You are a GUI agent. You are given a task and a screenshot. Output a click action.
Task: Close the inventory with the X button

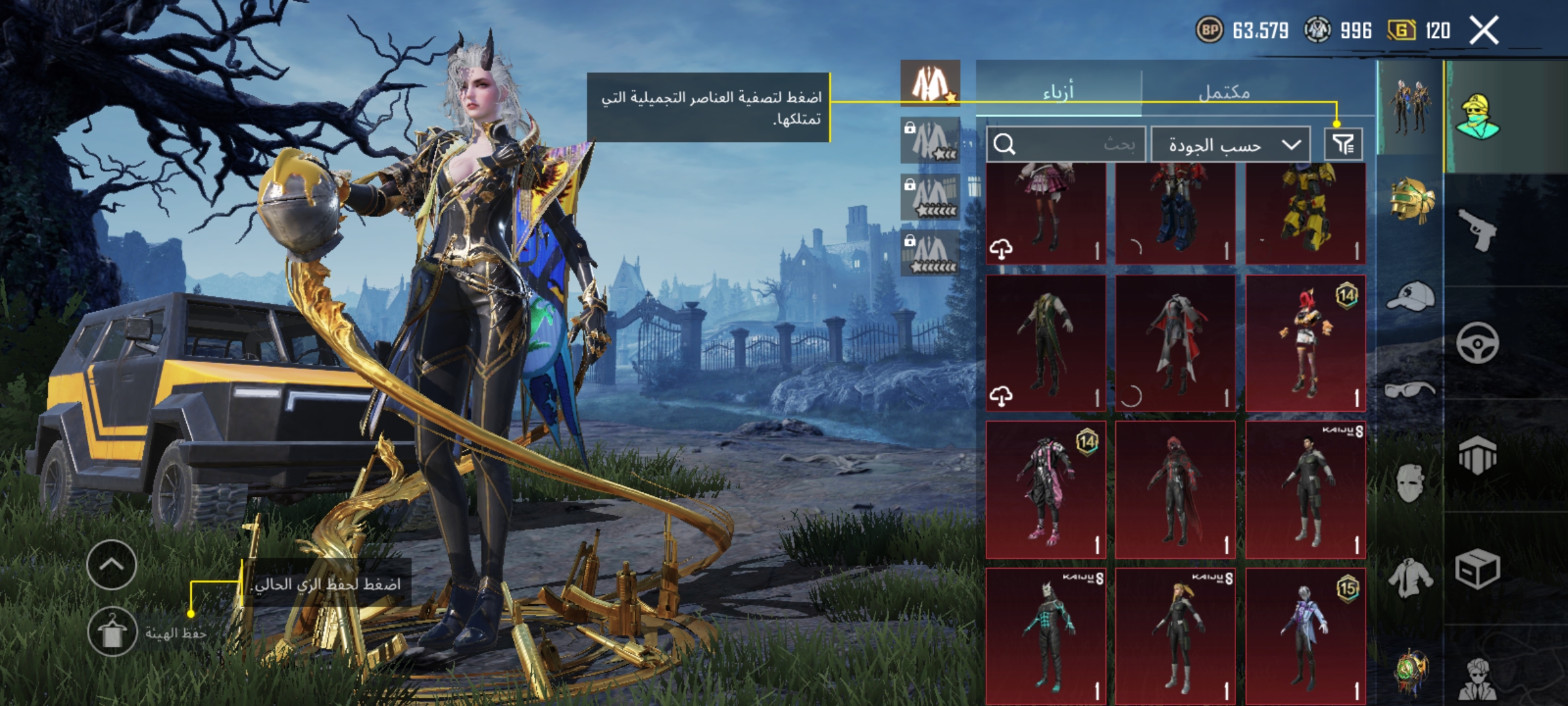(1484, 31)
